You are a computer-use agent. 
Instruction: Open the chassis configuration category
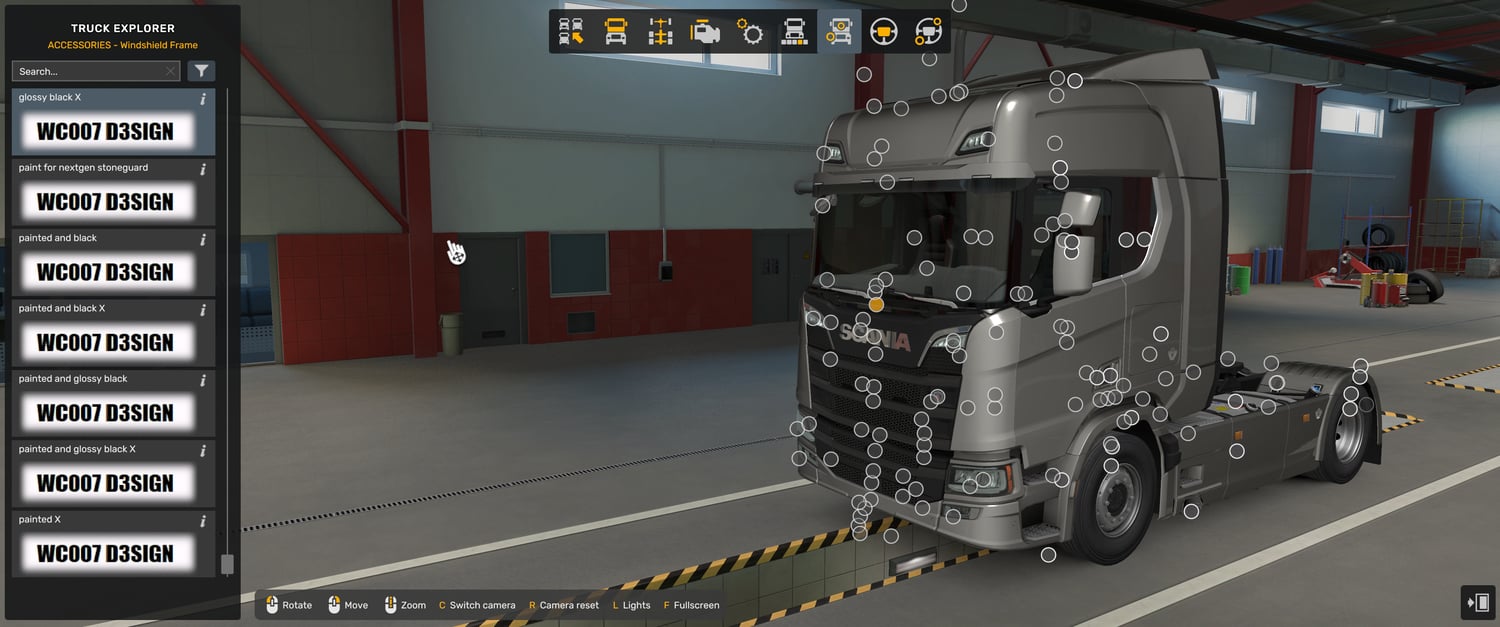[x=660, y=32]
